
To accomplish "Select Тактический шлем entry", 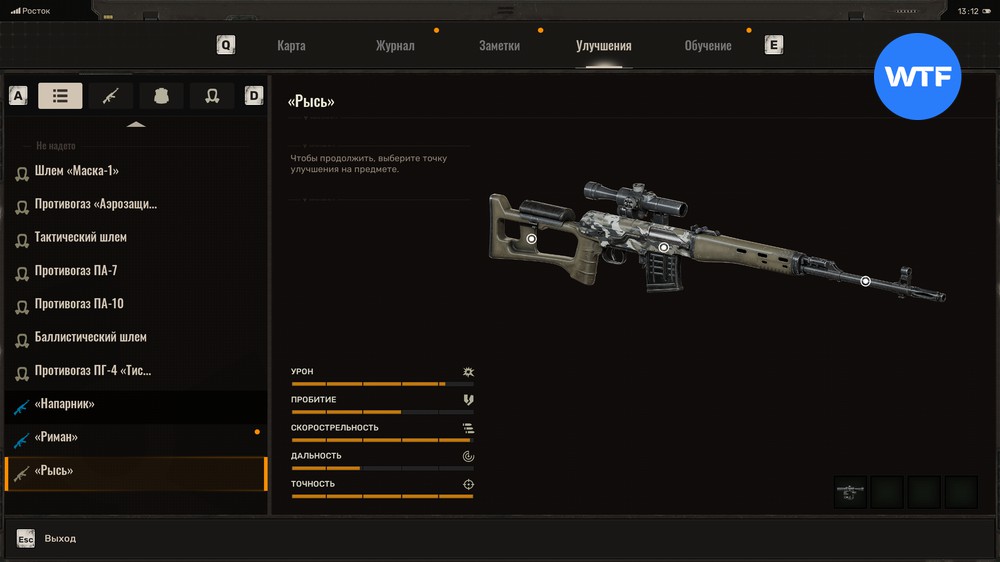I will point(80,238).
